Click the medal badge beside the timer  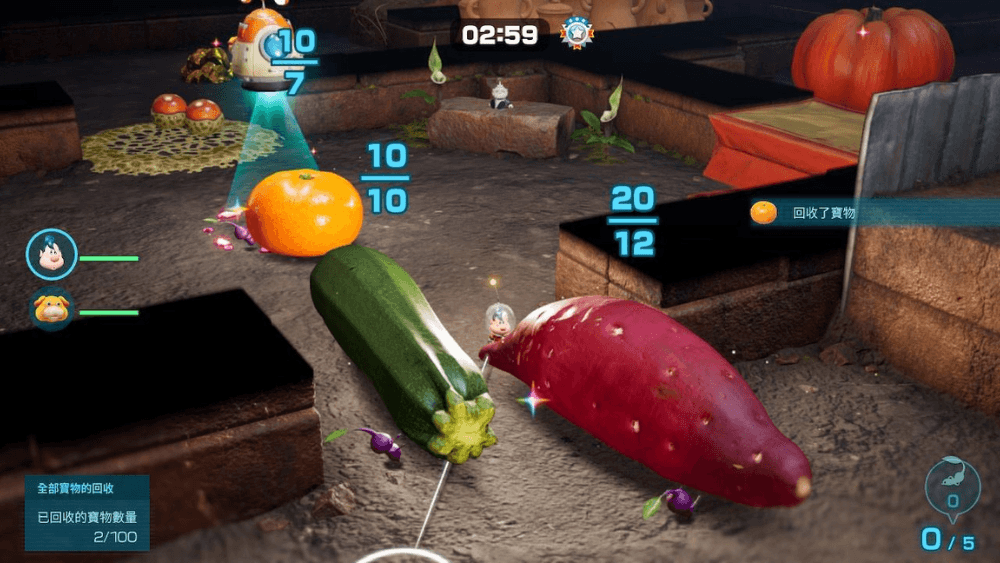[x=576, y=33]
